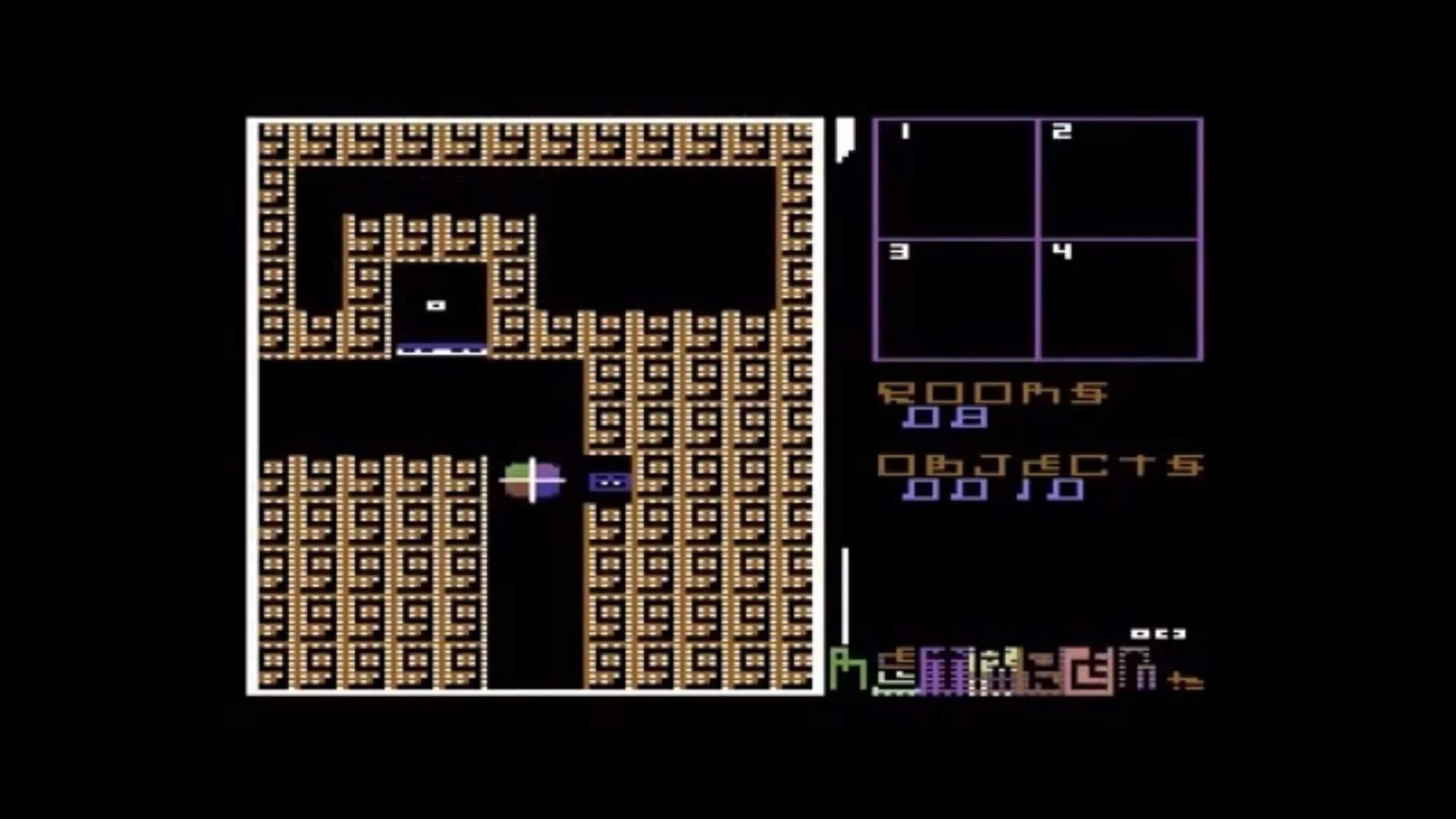Click the ROOMS counter showing 08

pos(943,418)
